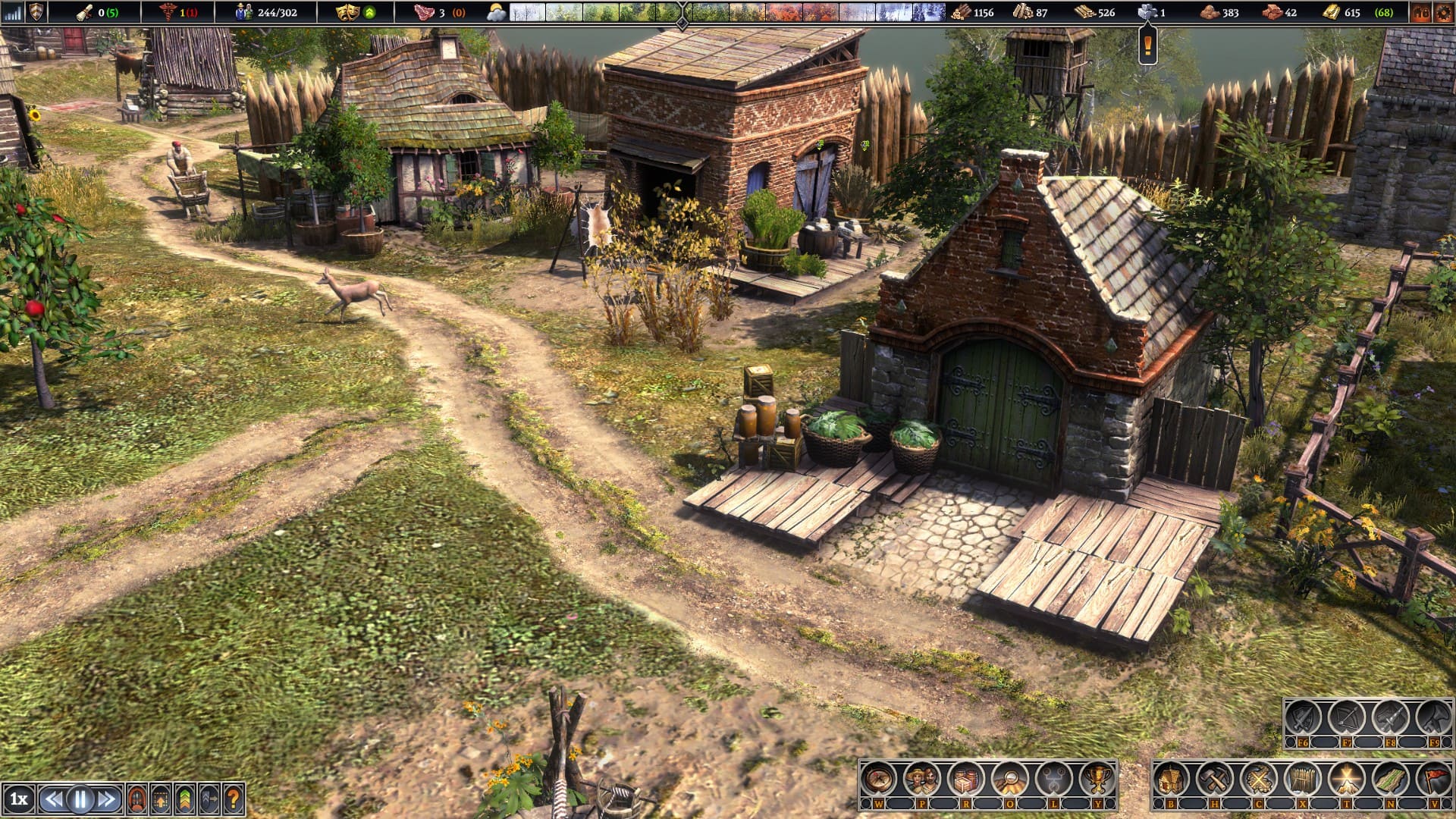This screenshot has width=1456, height=819.
Task: View achievements via the gold trophy icon
Action: pyautogui.click(x=1097, y=779)
